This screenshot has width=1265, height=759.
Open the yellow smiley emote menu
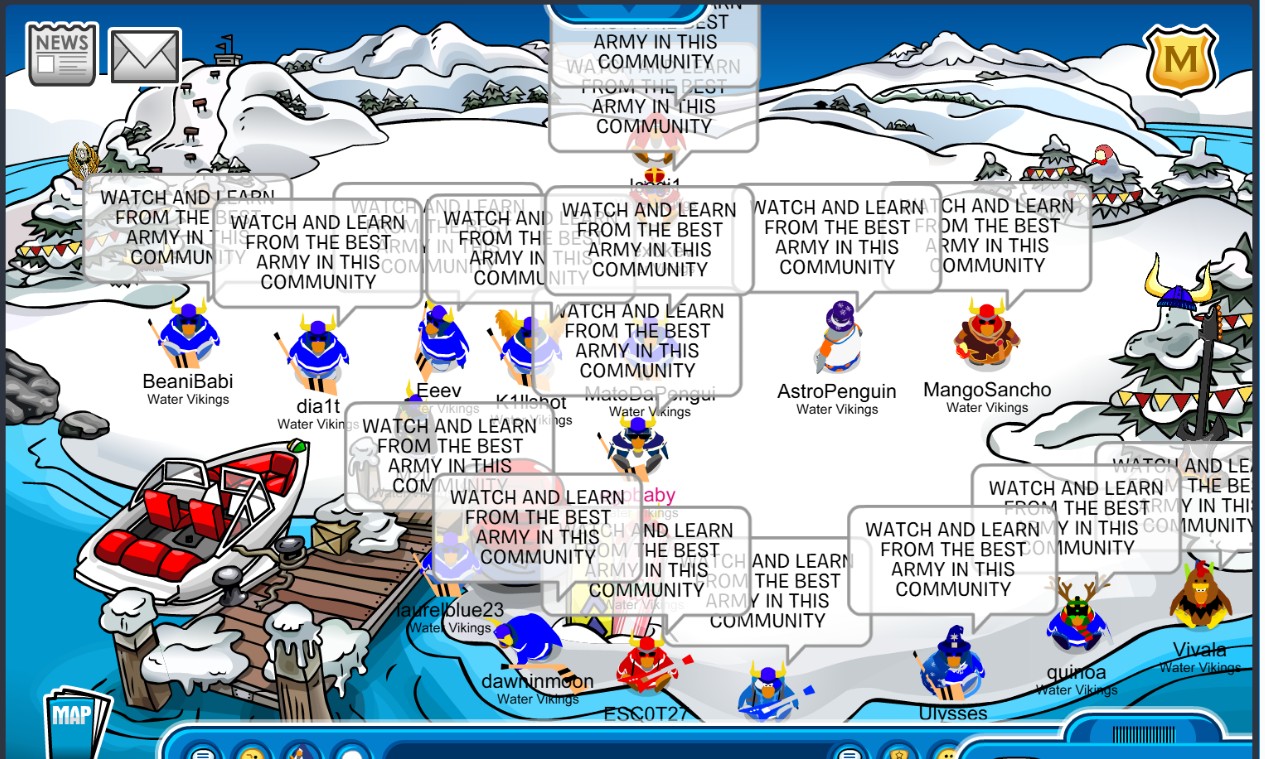point(251,752)
